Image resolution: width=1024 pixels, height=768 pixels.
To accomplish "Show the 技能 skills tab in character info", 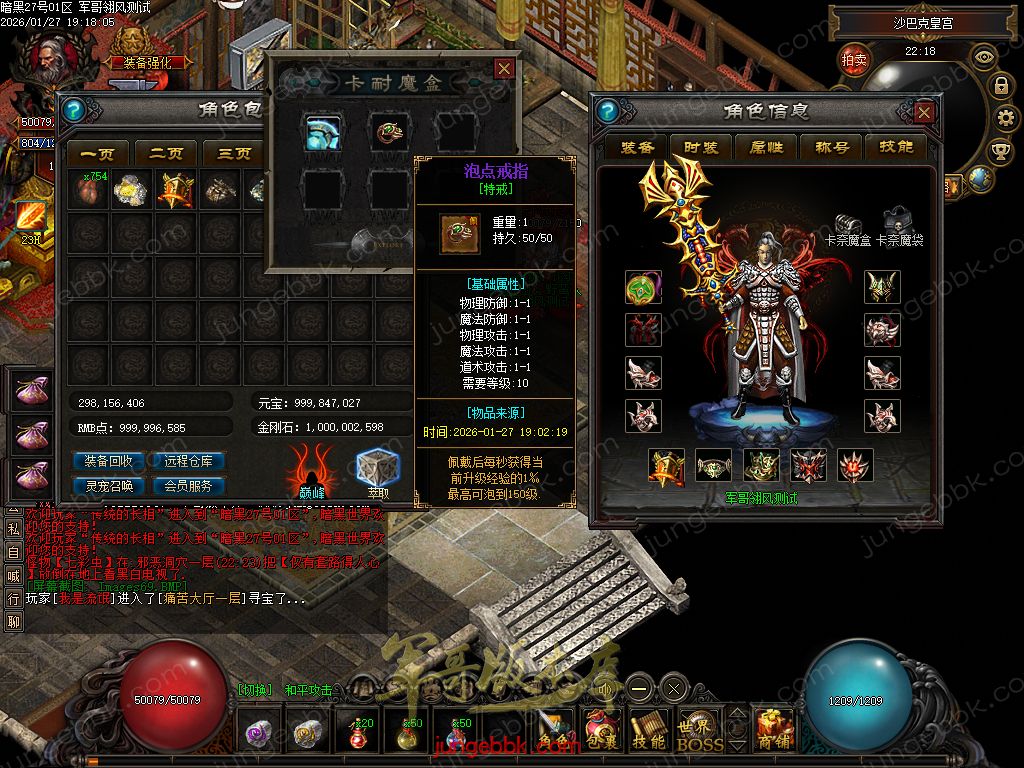I will [896, 148].
